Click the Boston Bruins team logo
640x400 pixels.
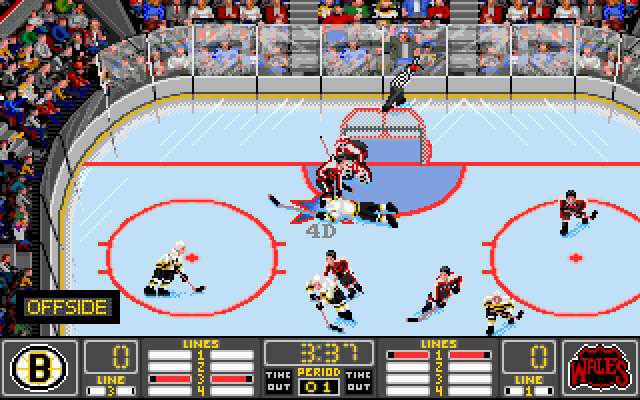[40, 366]
